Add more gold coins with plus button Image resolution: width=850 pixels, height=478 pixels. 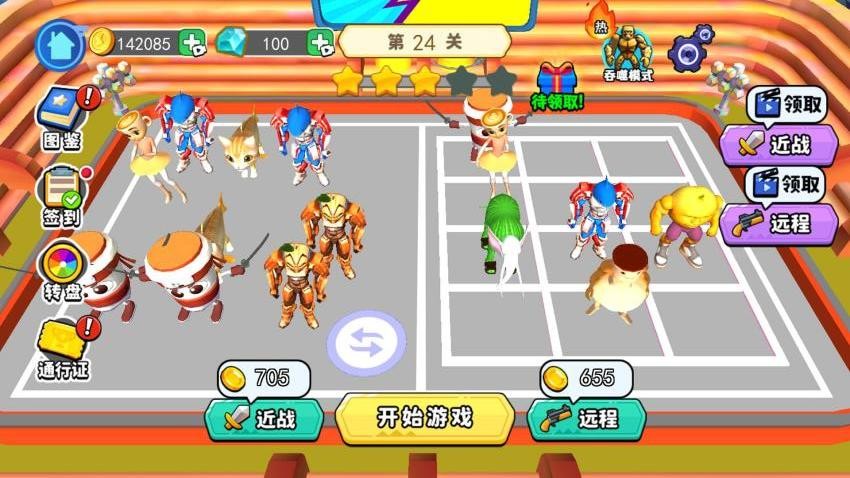[x=192, y=43]
